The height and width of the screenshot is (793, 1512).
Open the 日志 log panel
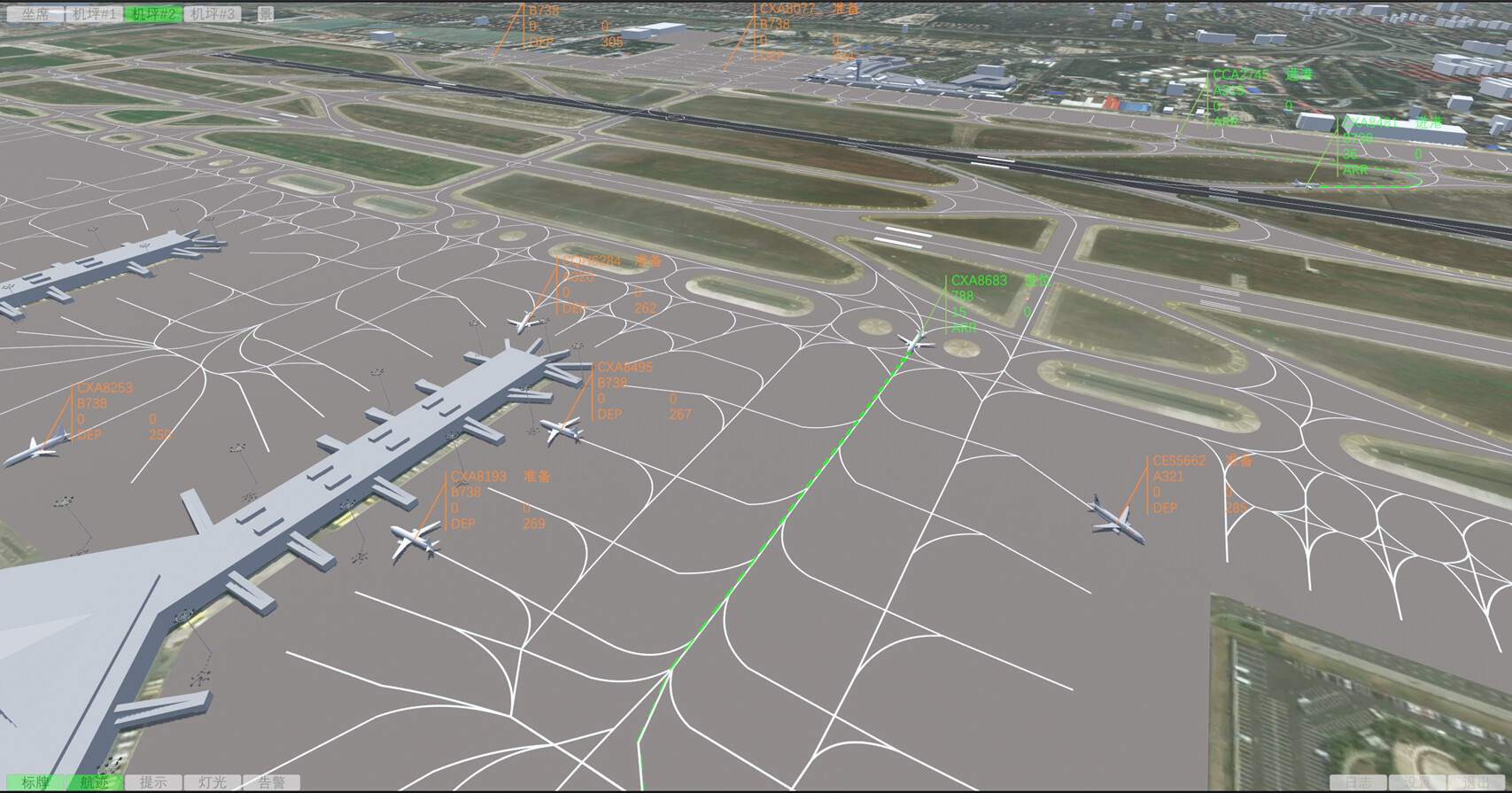1360,781
